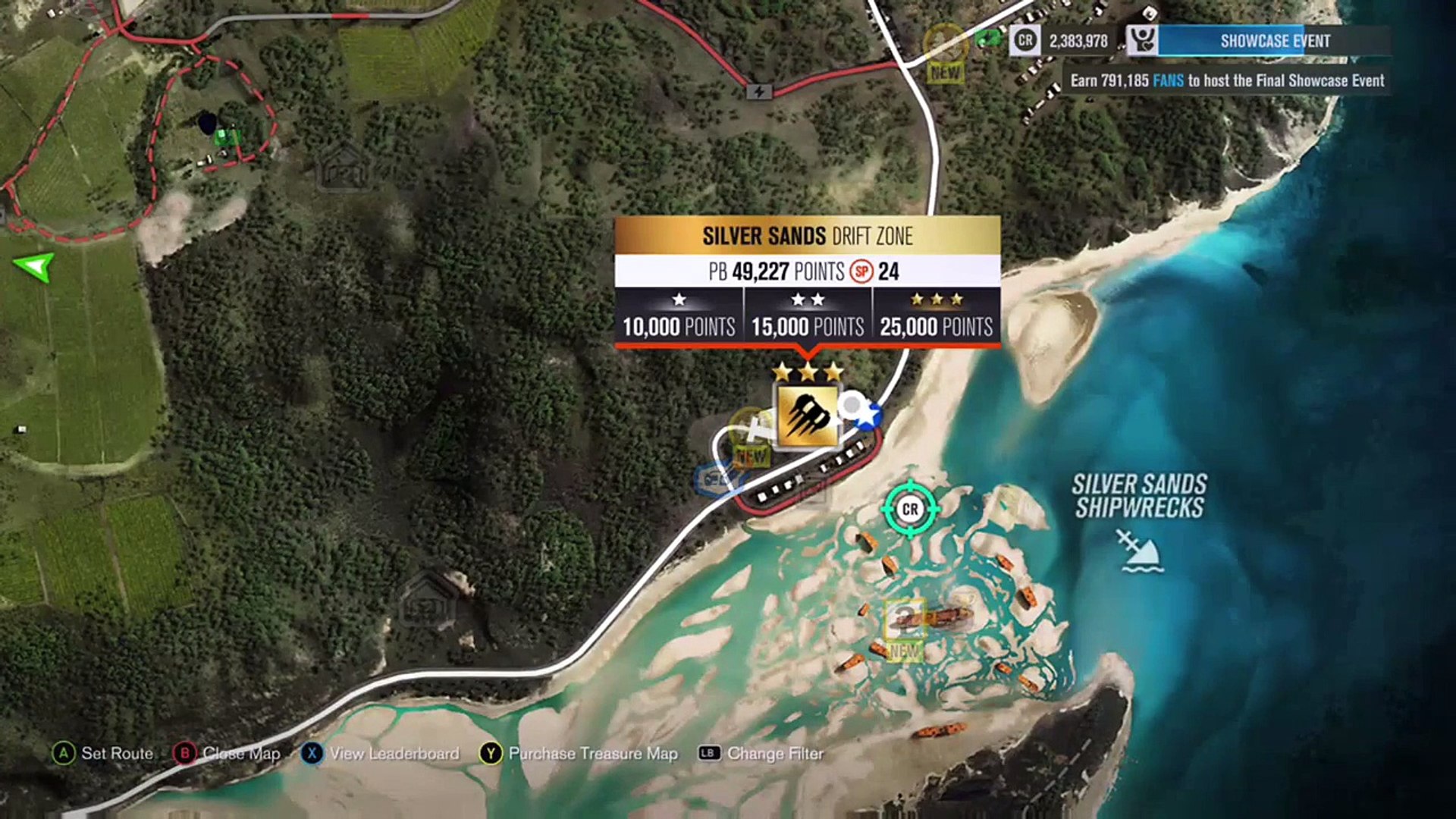Select the green car marker by credits

pyautogui.click(x=987, y=36)
